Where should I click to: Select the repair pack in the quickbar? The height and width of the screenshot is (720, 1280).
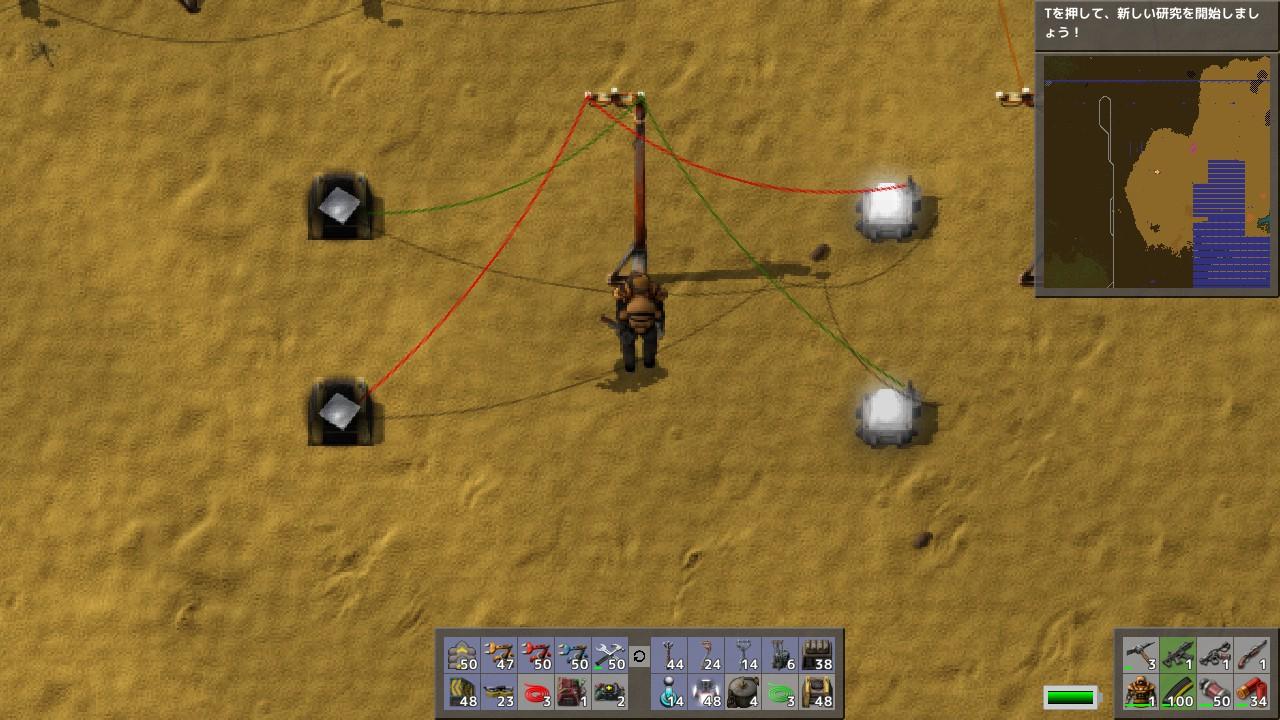coord(612,655)
